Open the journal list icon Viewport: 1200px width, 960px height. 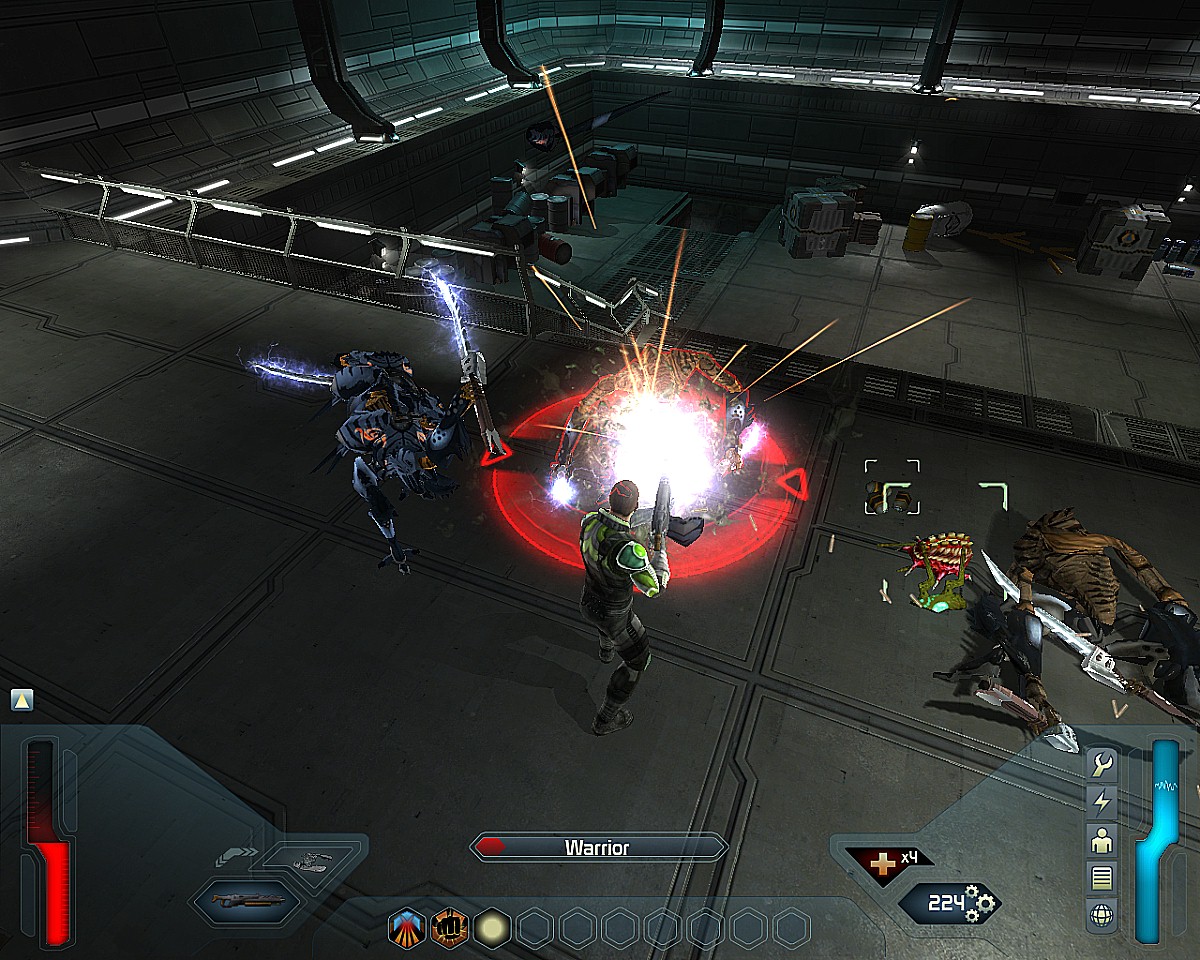pyautogui.click(x=1102, y=877)
